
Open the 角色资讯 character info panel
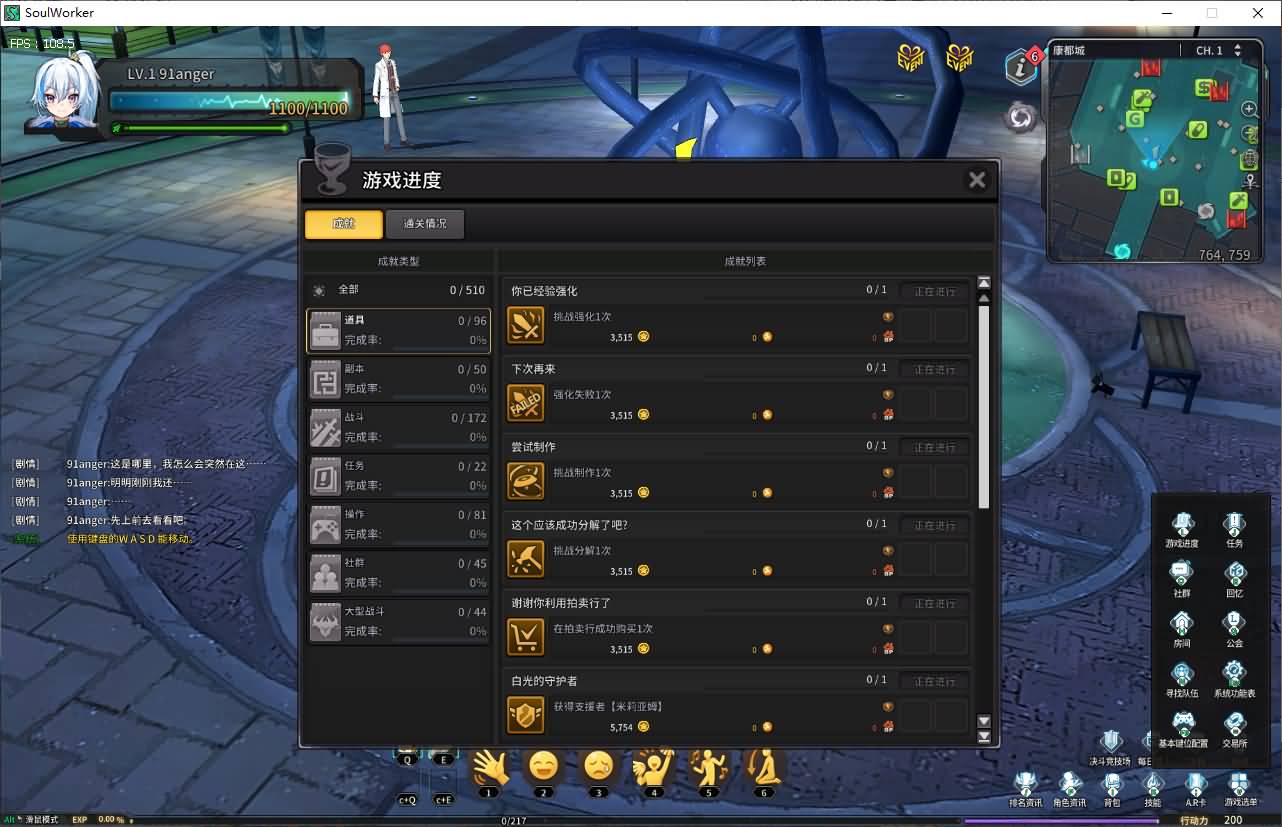pos(1069,788)
